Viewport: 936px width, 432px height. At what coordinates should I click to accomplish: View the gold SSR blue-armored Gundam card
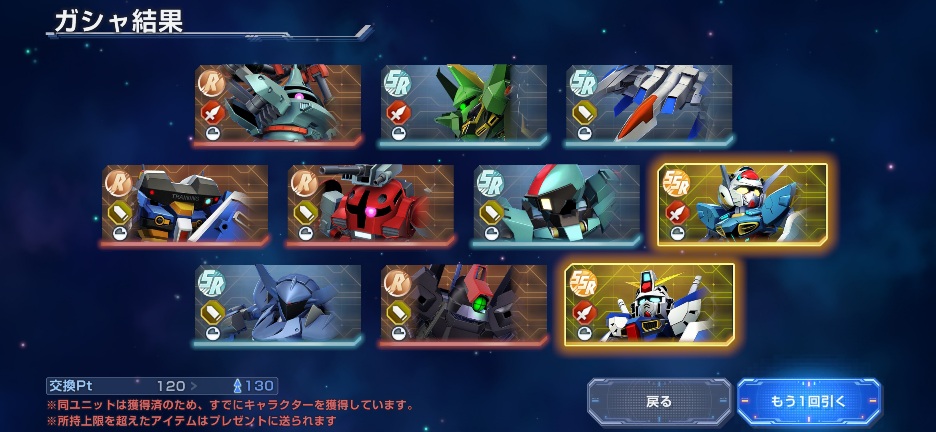click(x=743, y=204)
